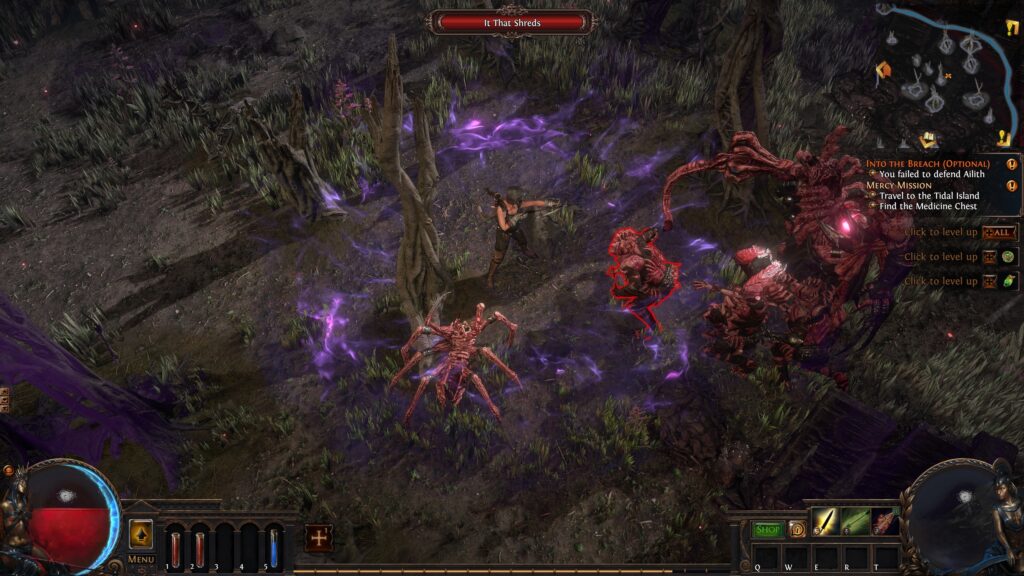Open the passive skill plus icon
The image size is (1024, 576).
(x=318, y=537)
